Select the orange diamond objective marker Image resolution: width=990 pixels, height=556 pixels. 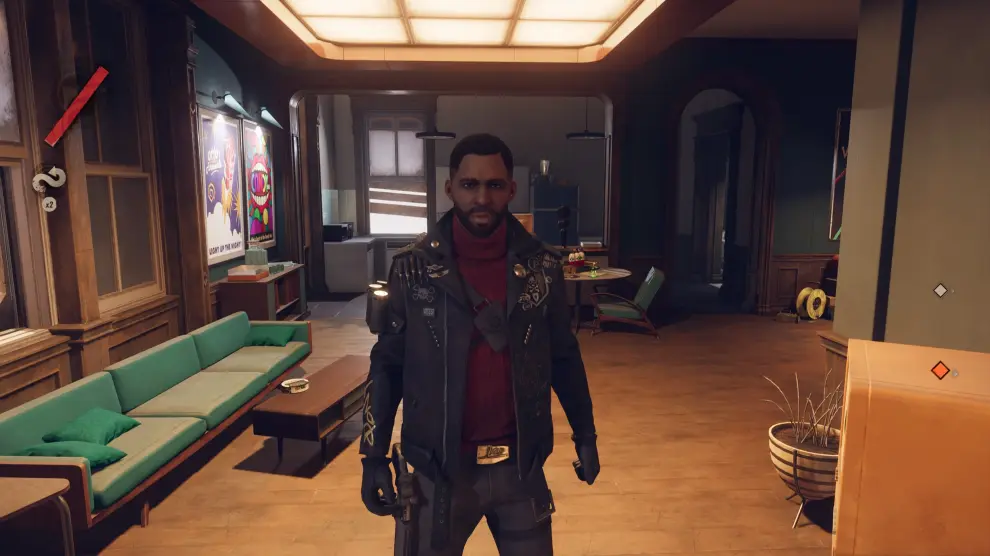pyautogui.click(x=940, y=370)
